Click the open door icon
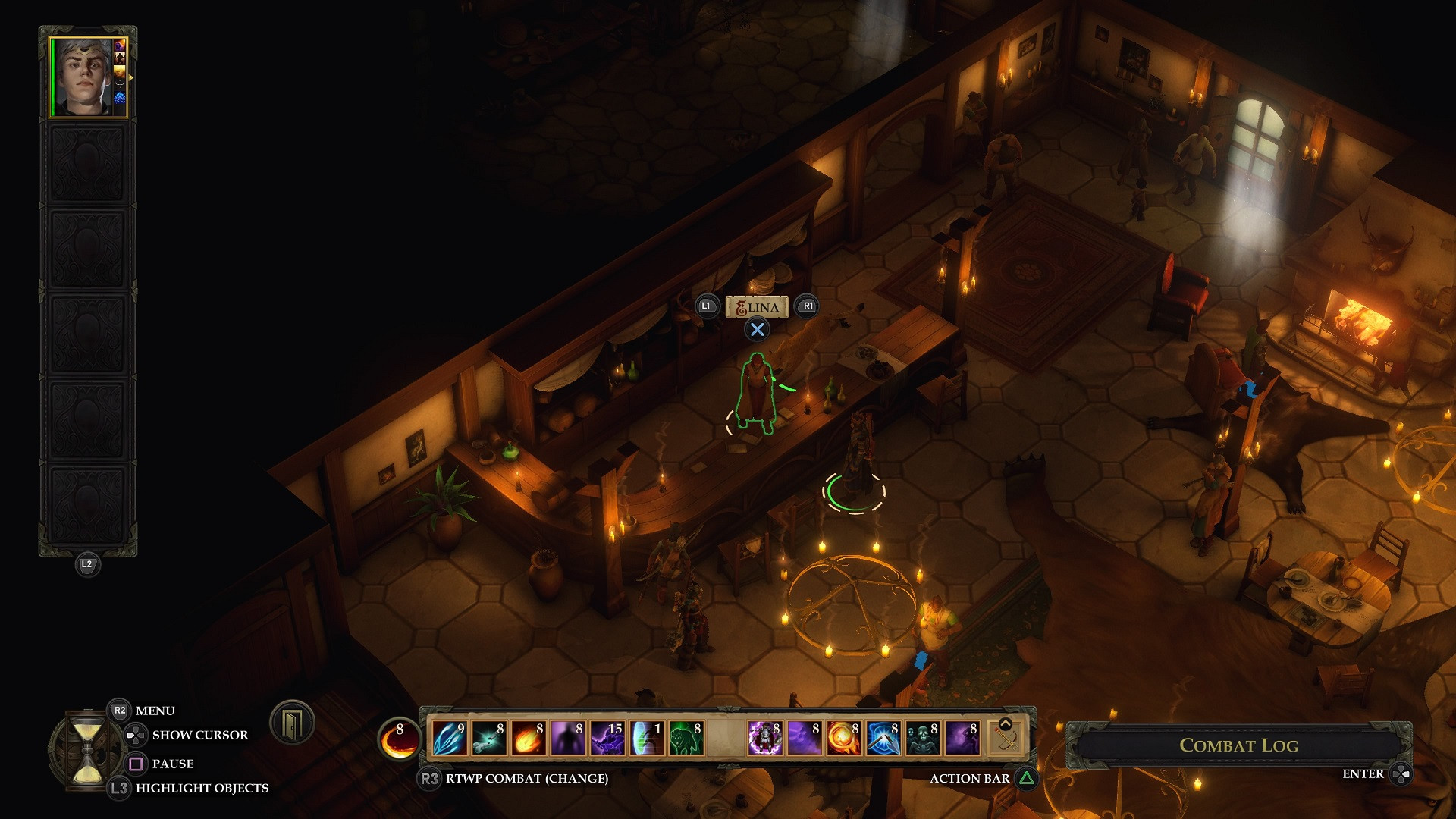The width and height of the screenshot is (1456, 819). point(292,722)
